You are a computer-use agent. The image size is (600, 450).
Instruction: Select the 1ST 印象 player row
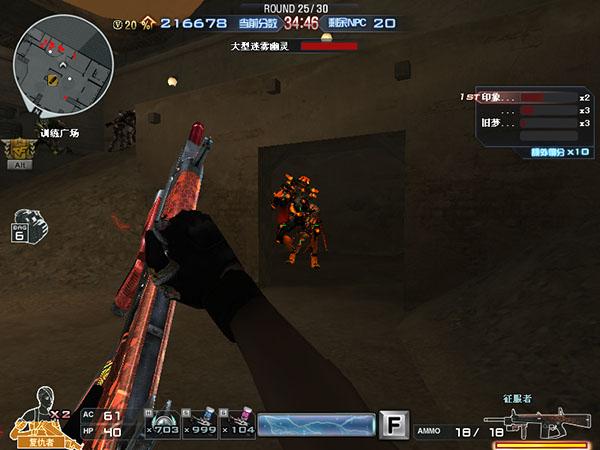525,97
